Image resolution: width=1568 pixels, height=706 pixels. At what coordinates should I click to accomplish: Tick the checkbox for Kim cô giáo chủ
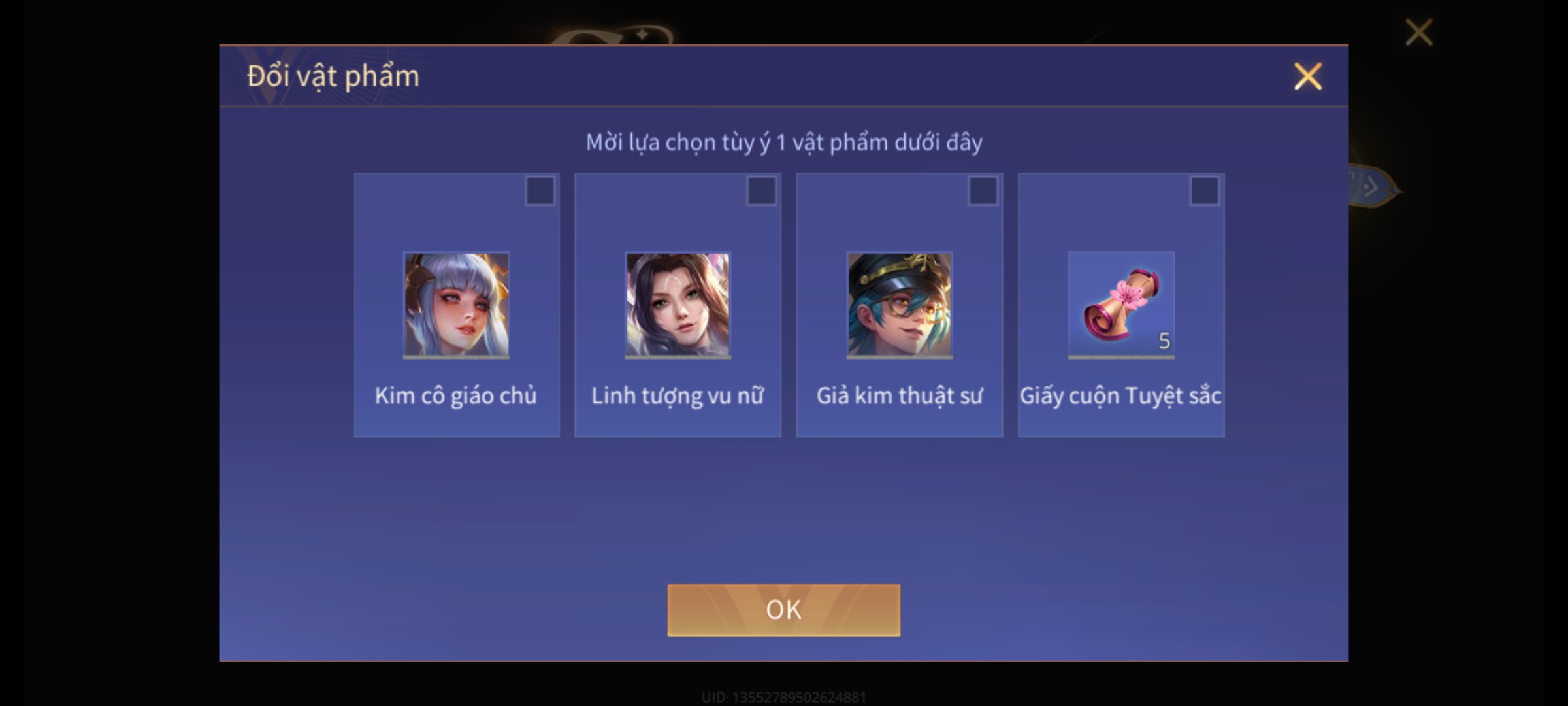(x=540, y=191)
